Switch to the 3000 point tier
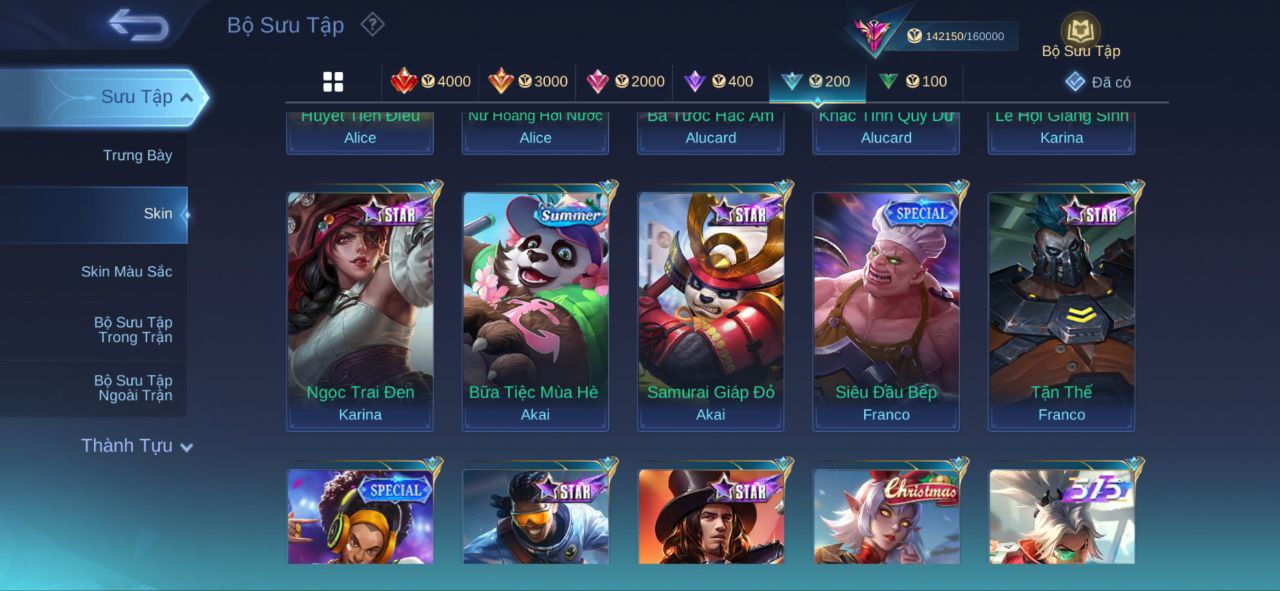 tap(528, 82)
